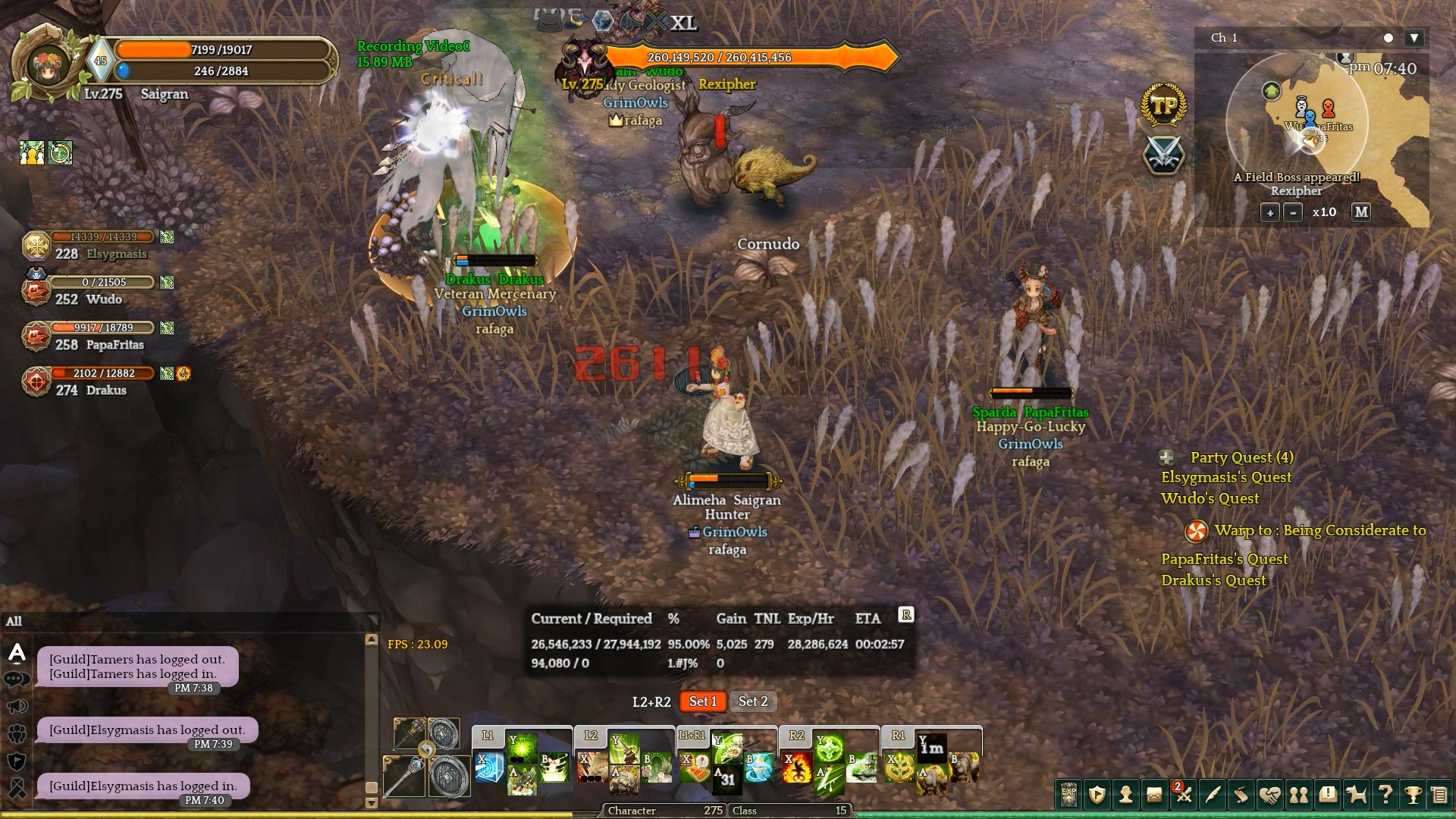Open the help question mark menu

tap(1385, 795)
